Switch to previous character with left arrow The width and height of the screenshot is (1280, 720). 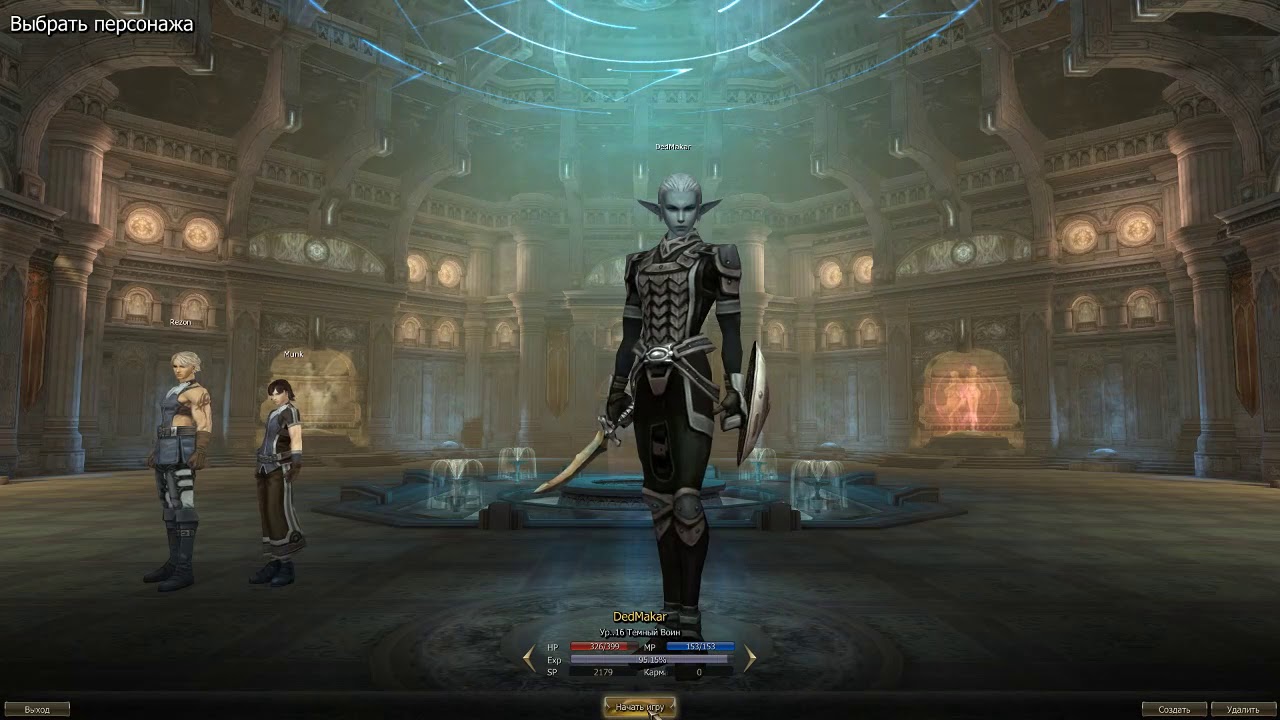pos(528,658)
